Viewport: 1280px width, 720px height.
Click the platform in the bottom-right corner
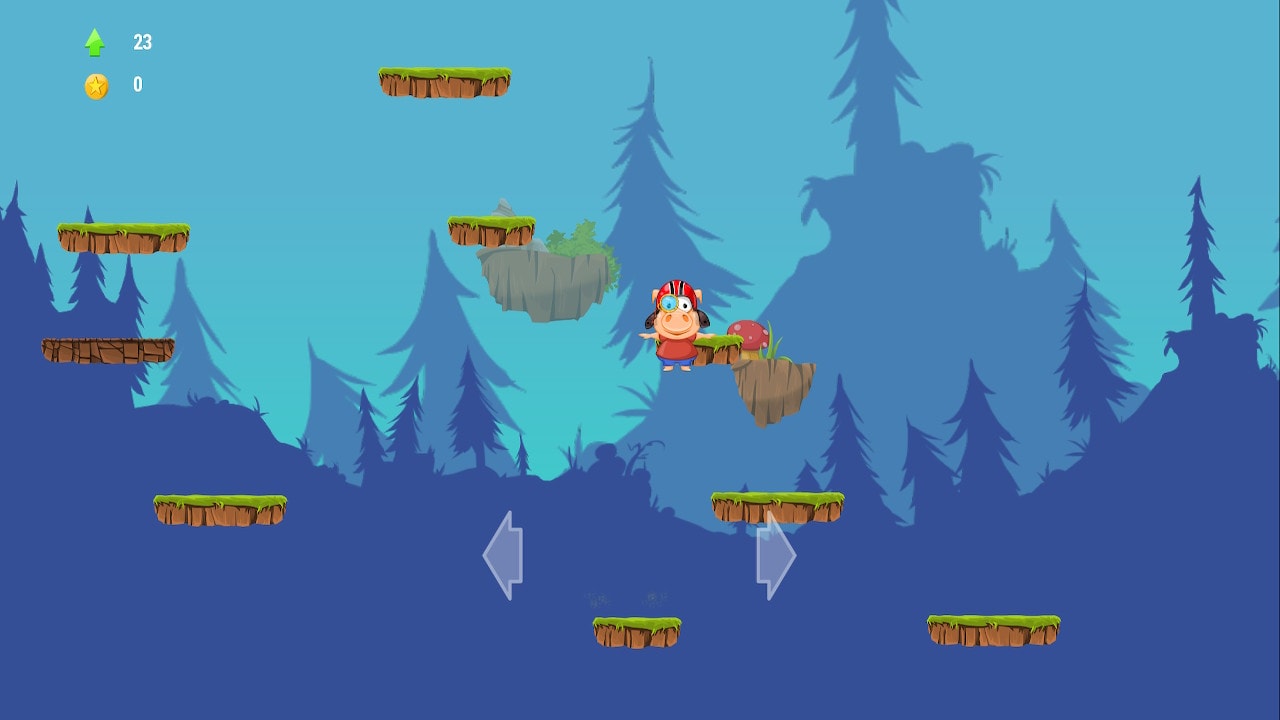(x=993, y=628)
